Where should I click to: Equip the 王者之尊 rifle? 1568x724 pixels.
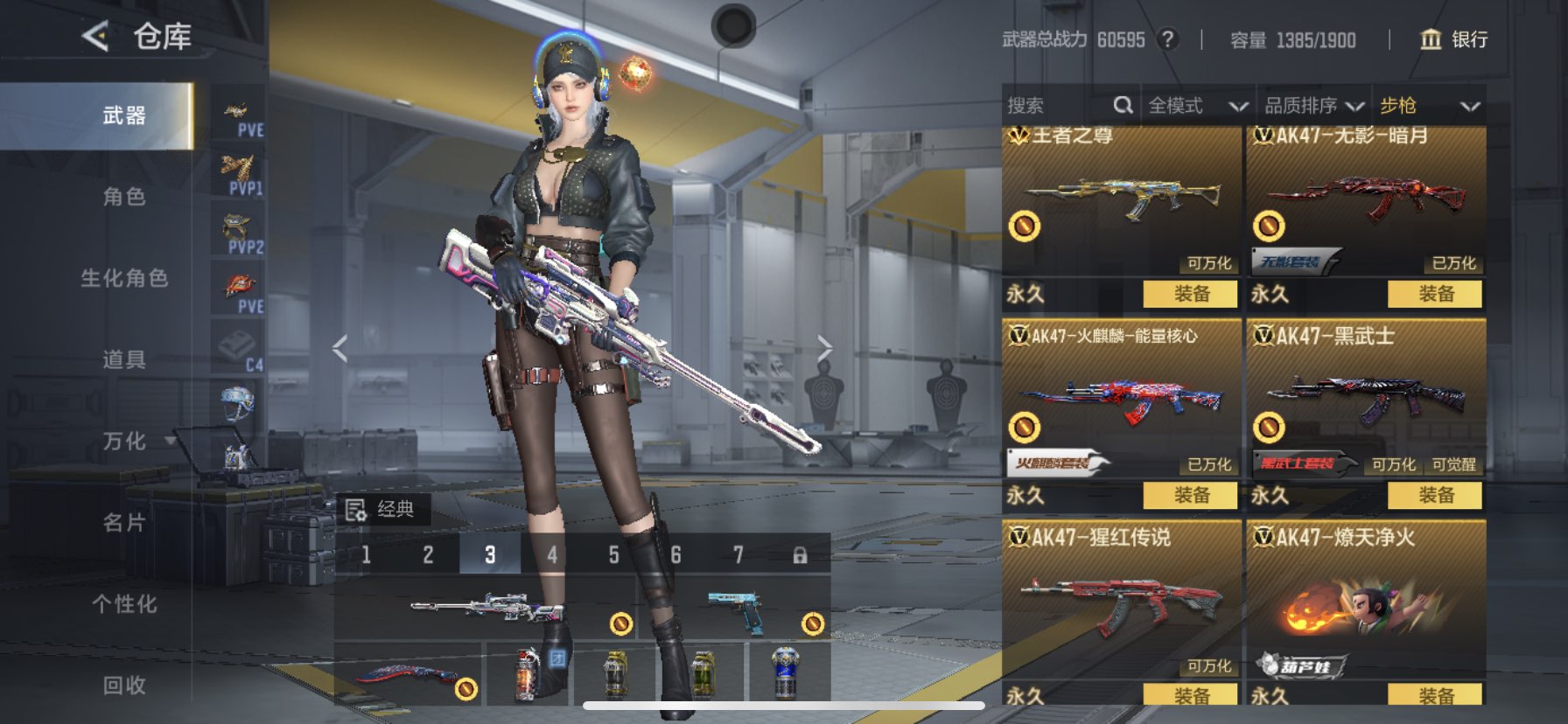[1190, 294]
